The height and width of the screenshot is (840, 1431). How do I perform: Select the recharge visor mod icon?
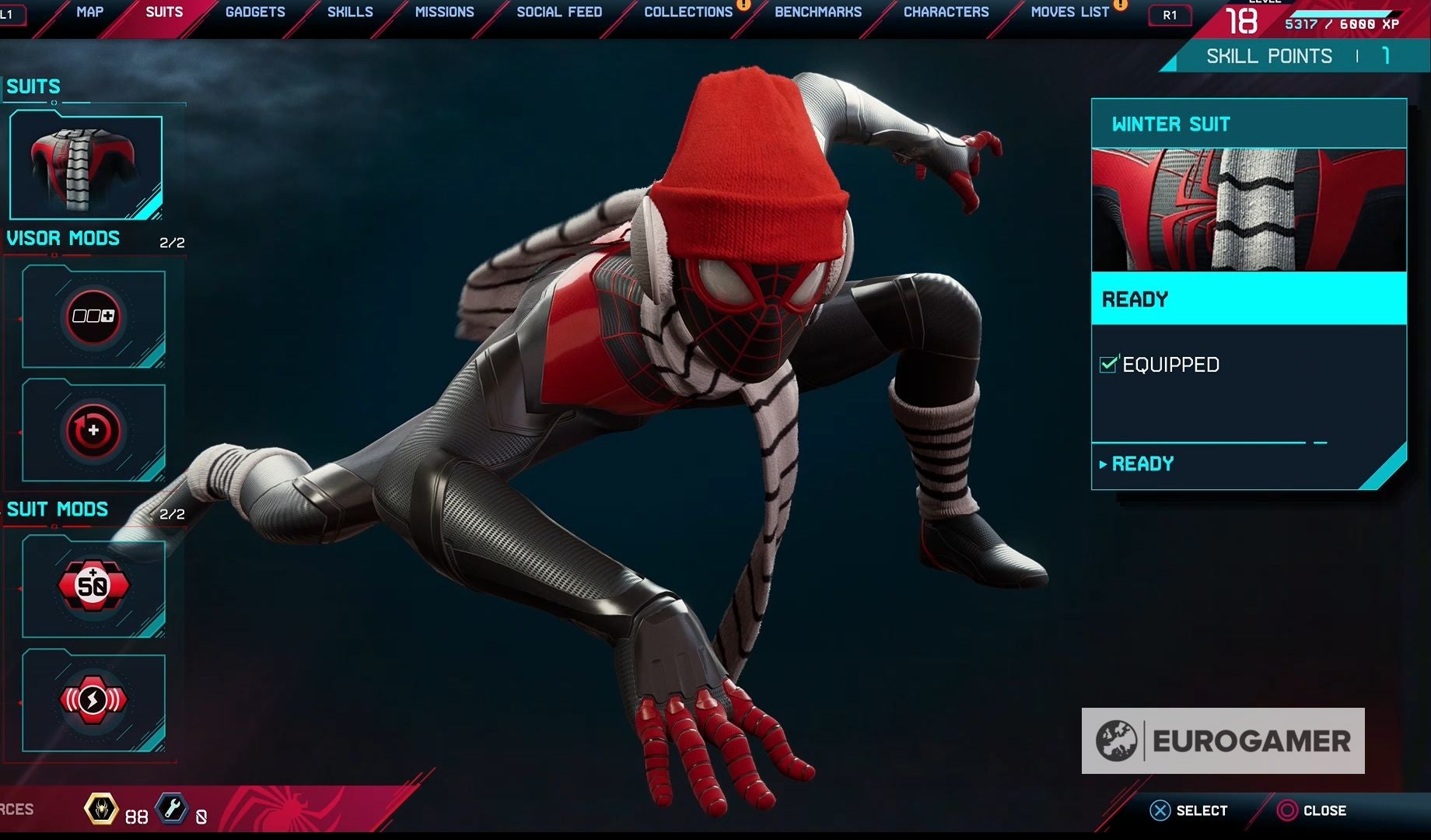tap(93, 430)
